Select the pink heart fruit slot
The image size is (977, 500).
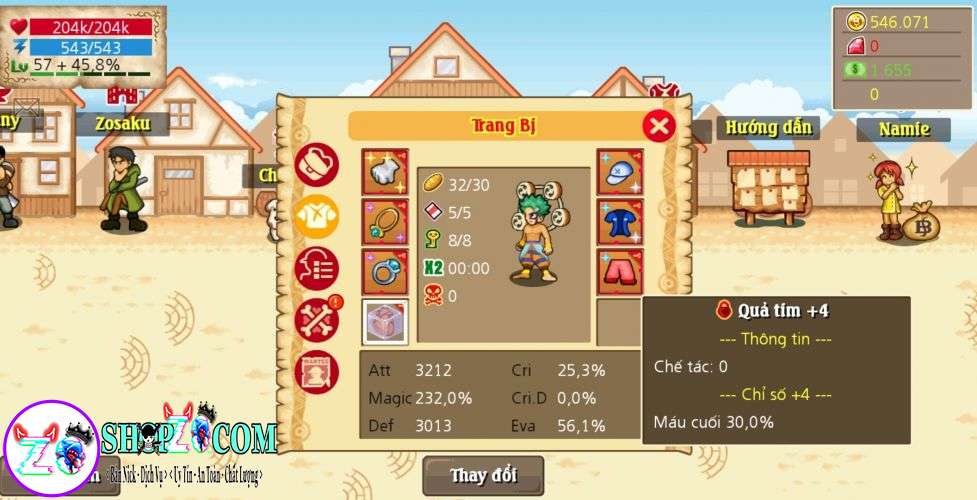click(x=385, y=322)
